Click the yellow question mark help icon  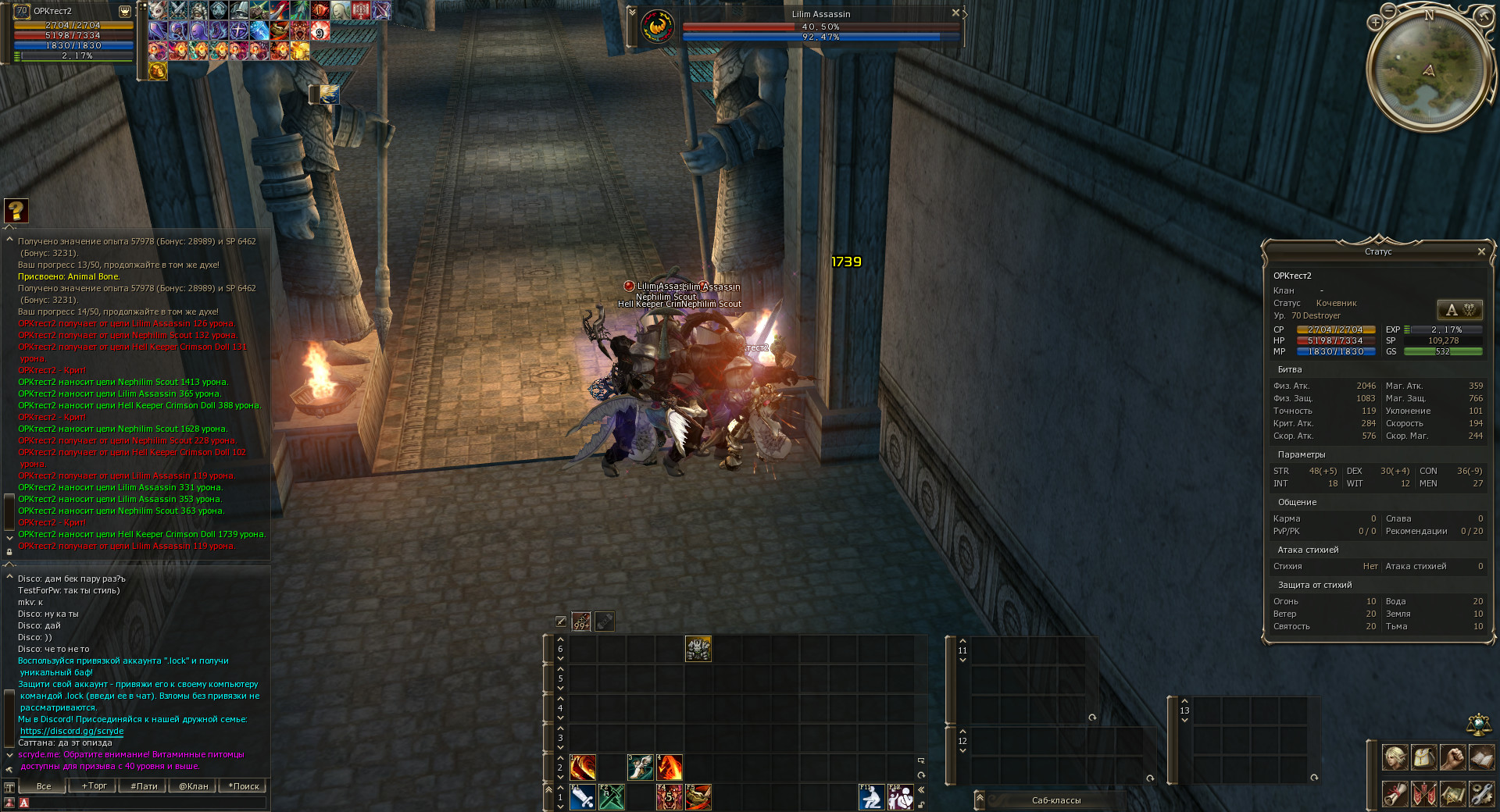[16, 210]
